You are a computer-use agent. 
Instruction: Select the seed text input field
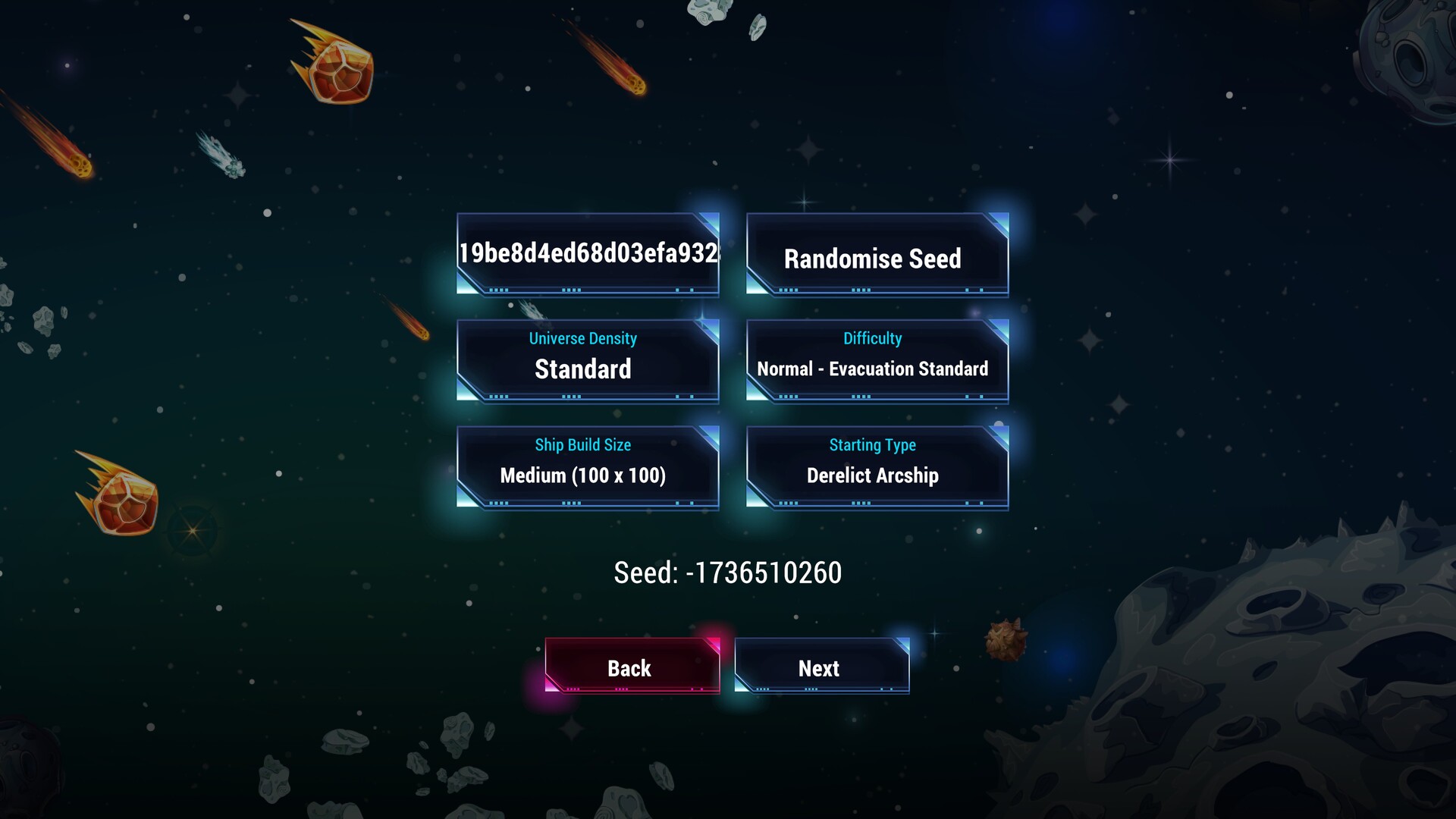588,254
